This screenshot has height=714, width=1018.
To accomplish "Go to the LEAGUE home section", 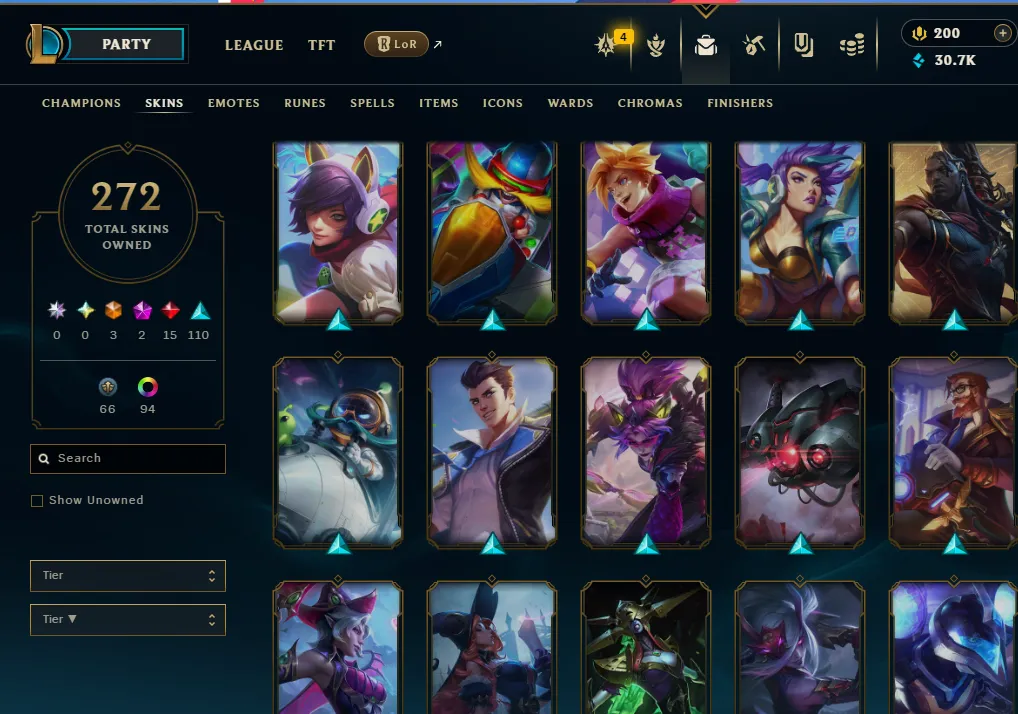I will [254, 45].
